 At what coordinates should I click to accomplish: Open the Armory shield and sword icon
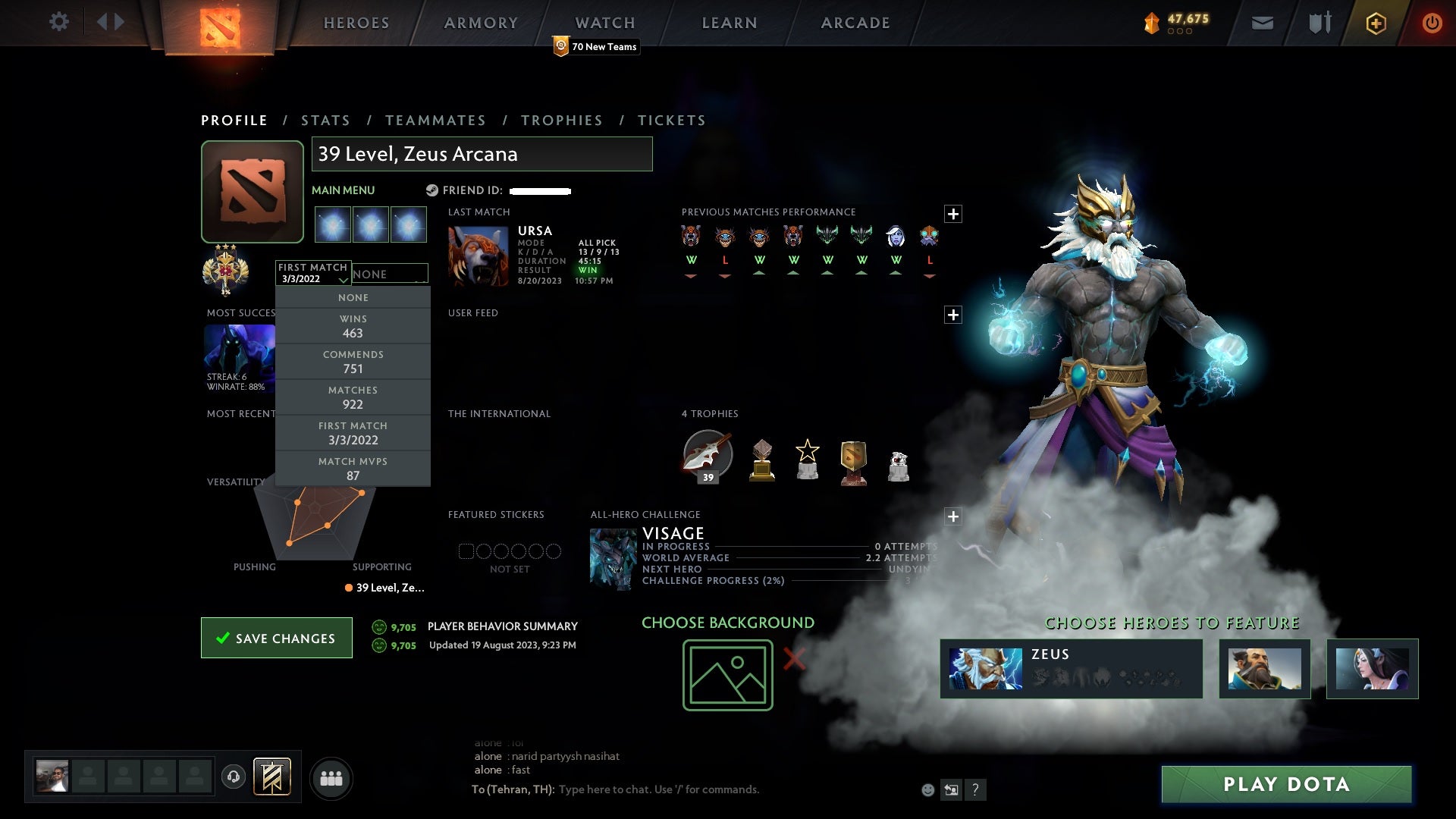coord(1319,22)
